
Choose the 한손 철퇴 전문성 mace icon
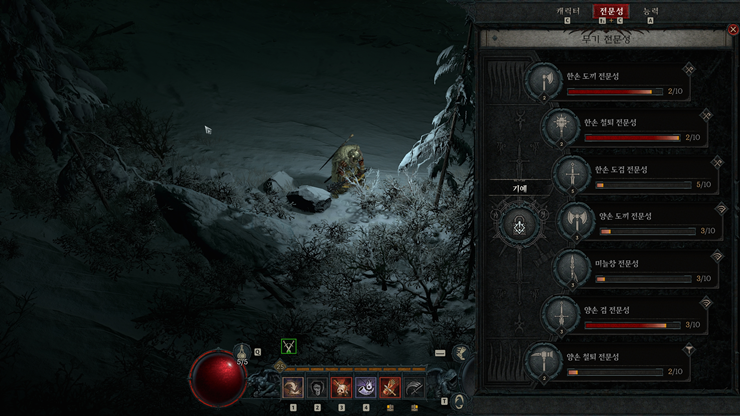point(560,127)
